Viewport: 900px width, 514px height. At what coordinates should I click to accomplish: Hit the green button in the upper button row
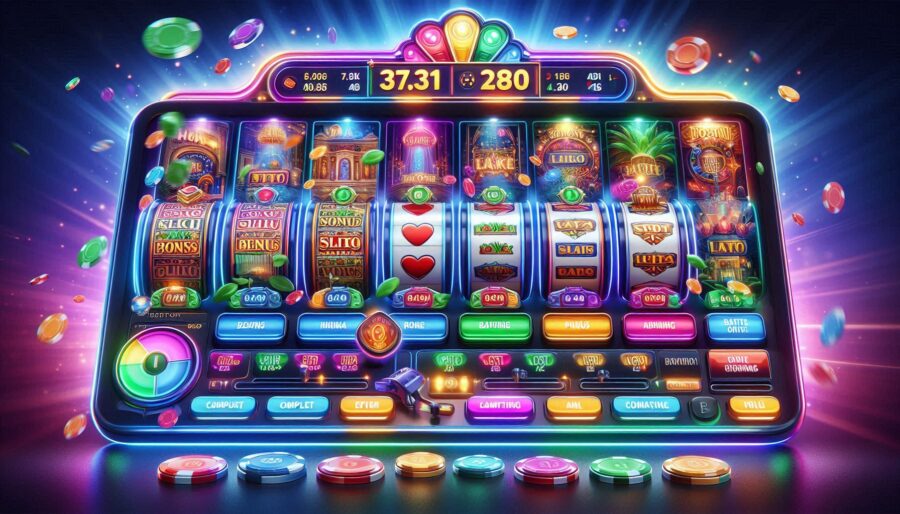point(492,326)
